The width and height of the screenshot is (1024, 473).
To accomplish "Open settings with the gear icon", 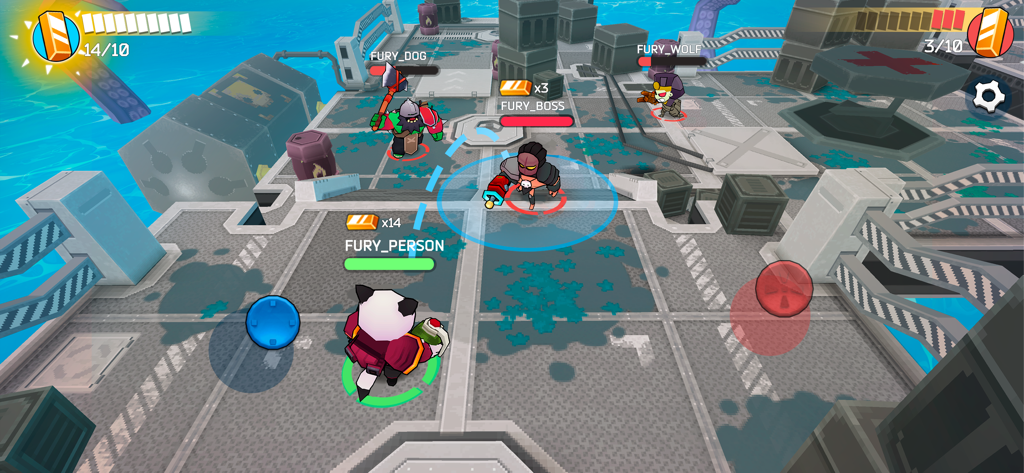I will pyautogui.click(x=988, y=96).
